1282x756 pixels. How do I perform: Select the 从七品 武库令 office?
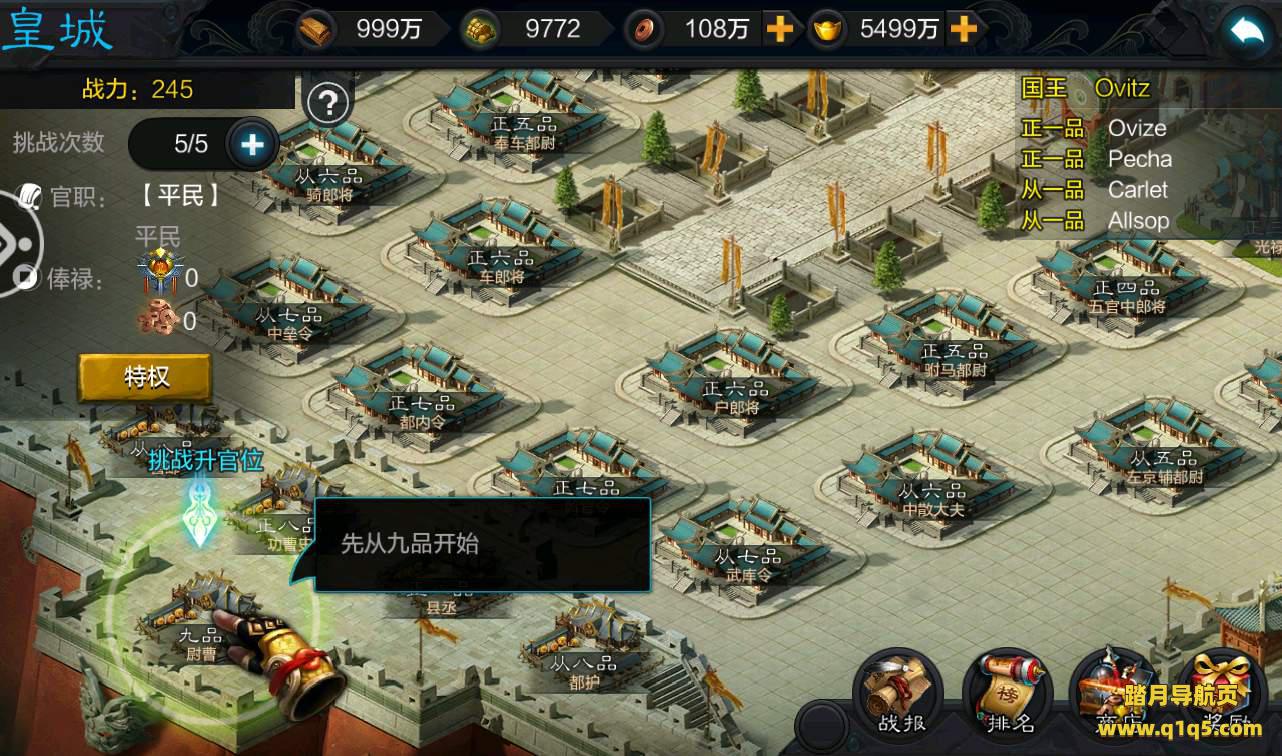click(x=744, y=545)
